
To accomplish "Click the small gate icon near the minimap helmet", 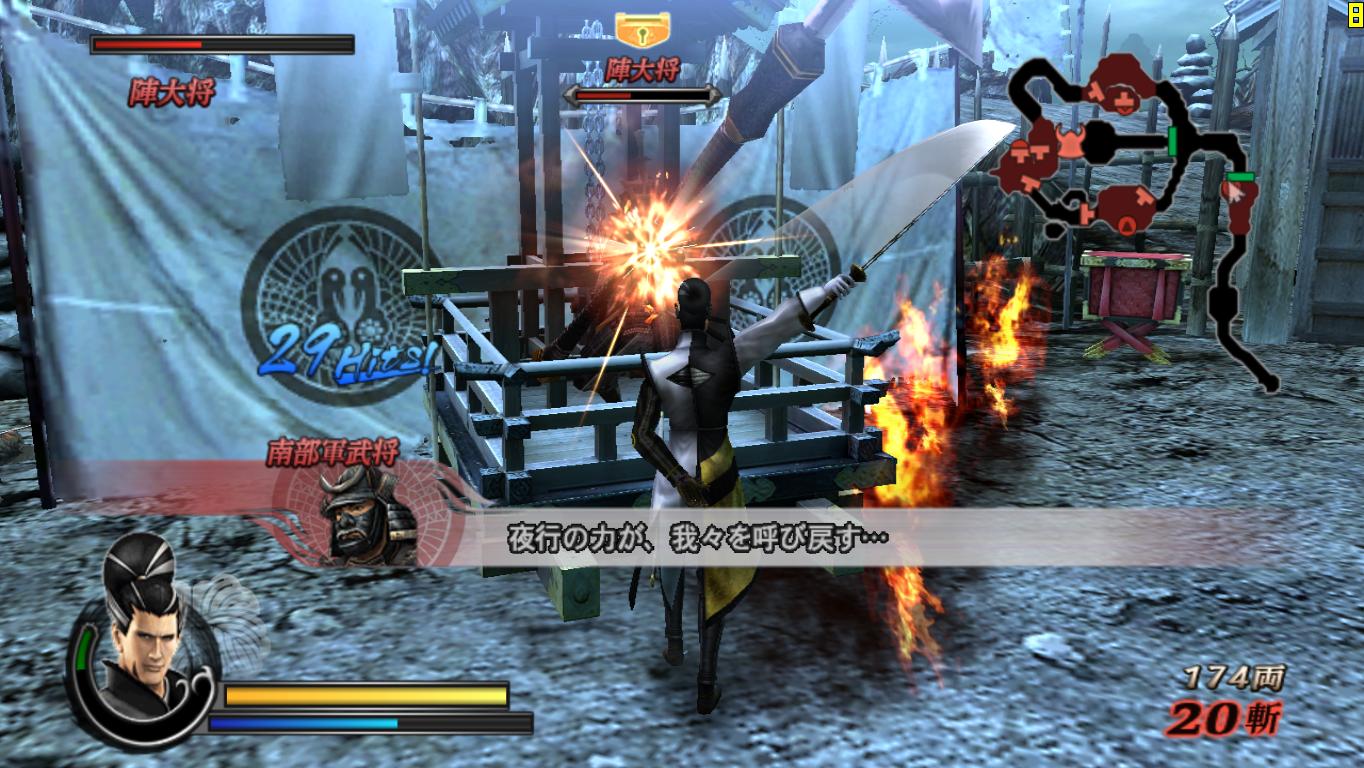I will click(1038, 152).
